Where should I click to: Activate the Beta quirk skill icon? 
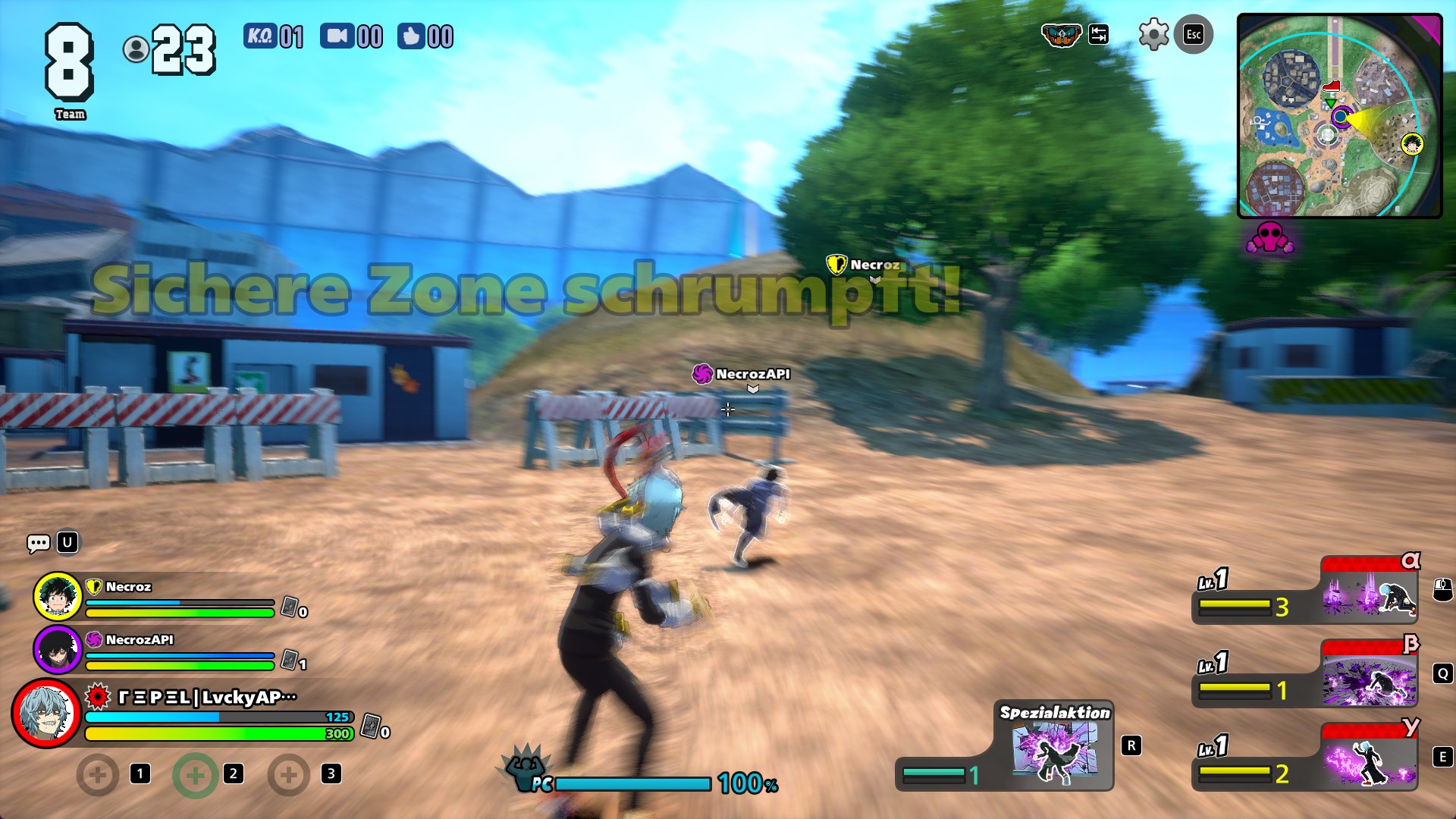[x=1369, y=676]
